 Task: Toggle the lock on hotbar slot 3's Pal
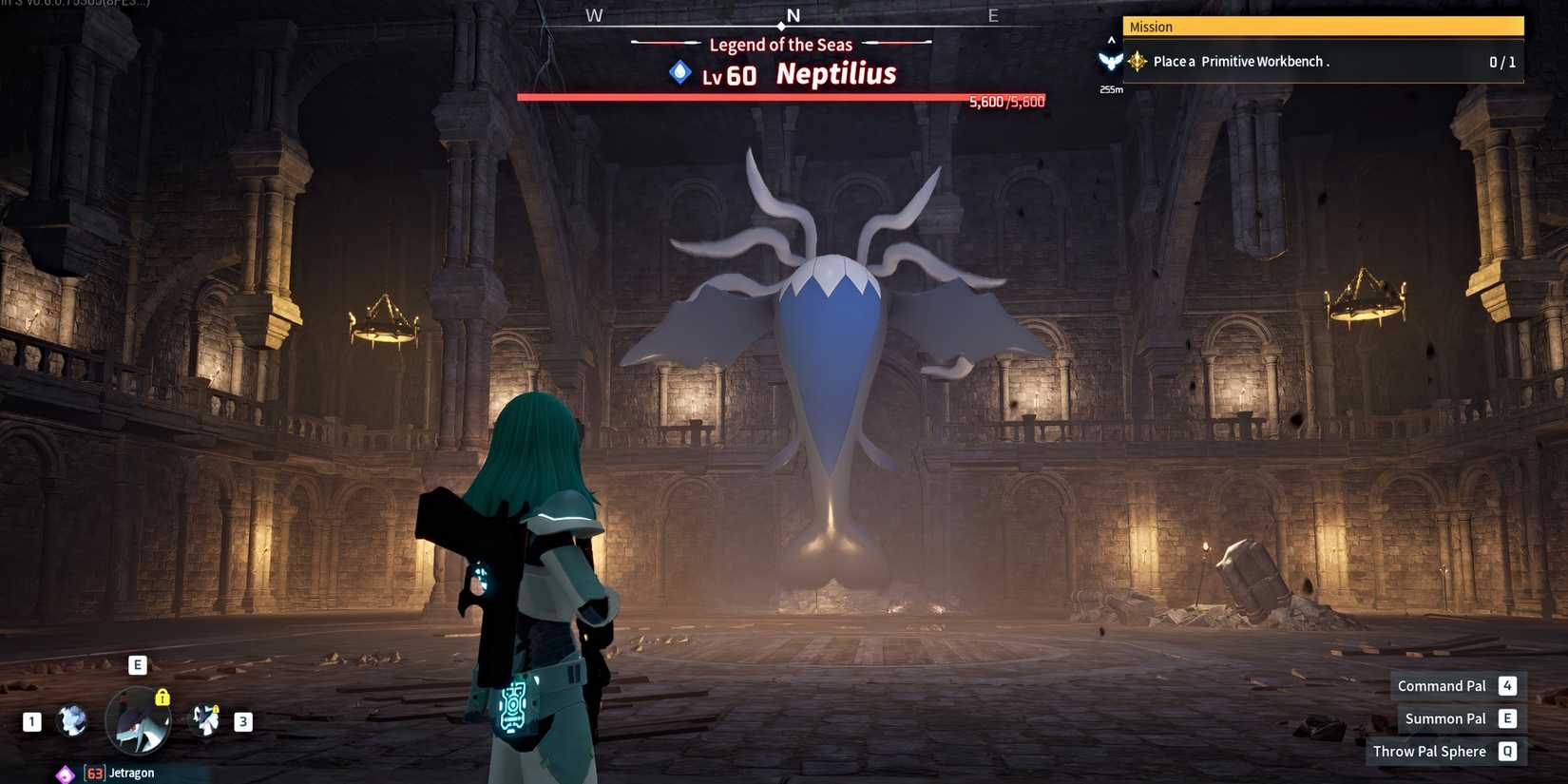tap(217, 708)
